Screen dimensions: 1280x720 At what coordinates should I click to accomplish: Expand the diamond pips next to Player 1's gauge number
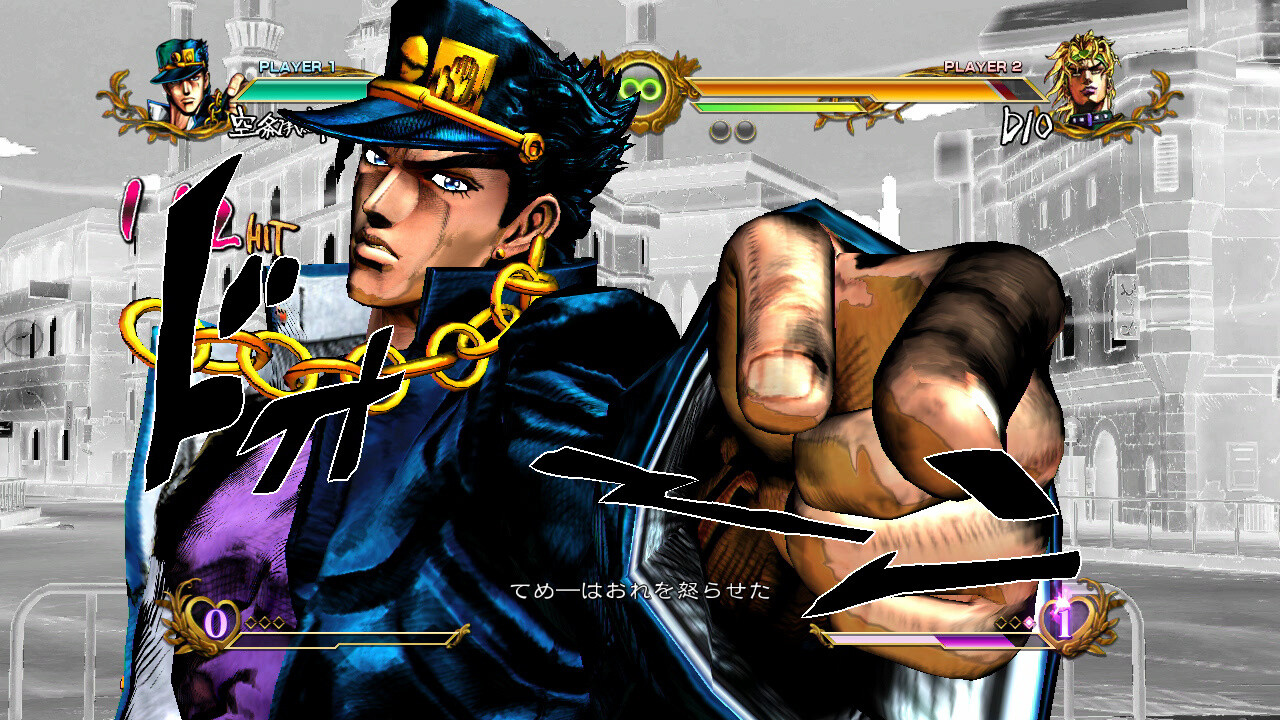point(263,621)
